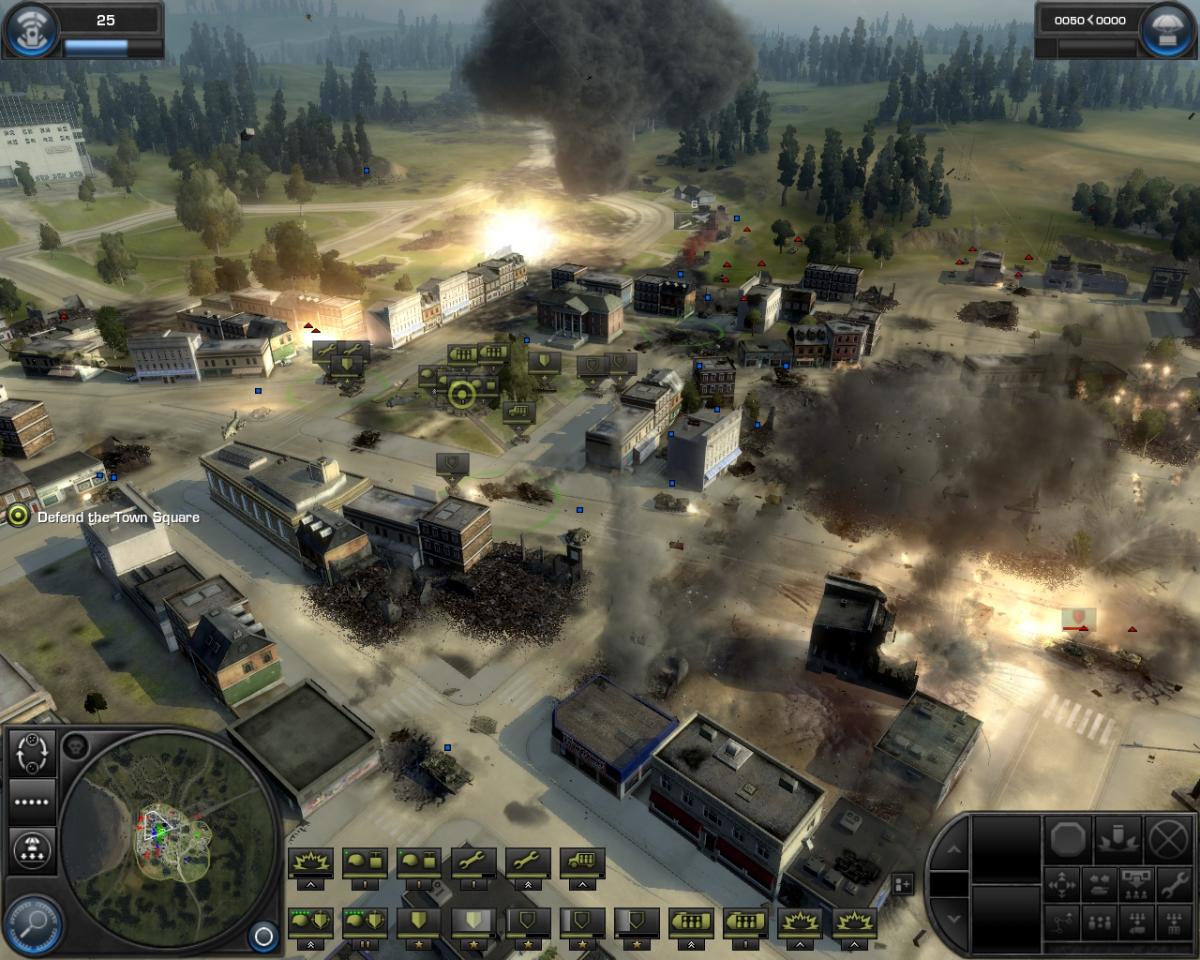1200x960 pixels.
Task: Select the five-dots button left of the minimap
Action: (32, 802)
